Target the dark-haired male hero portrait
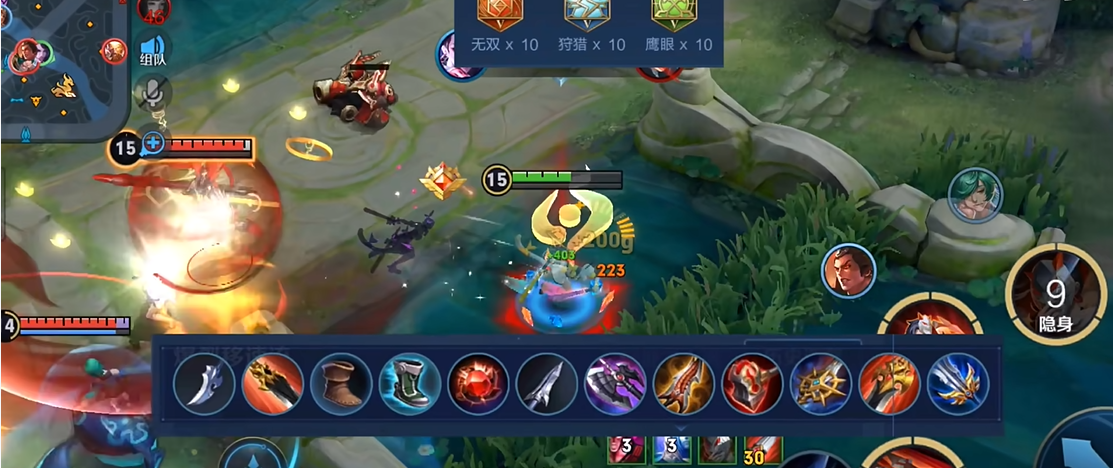 coord(849,271)
